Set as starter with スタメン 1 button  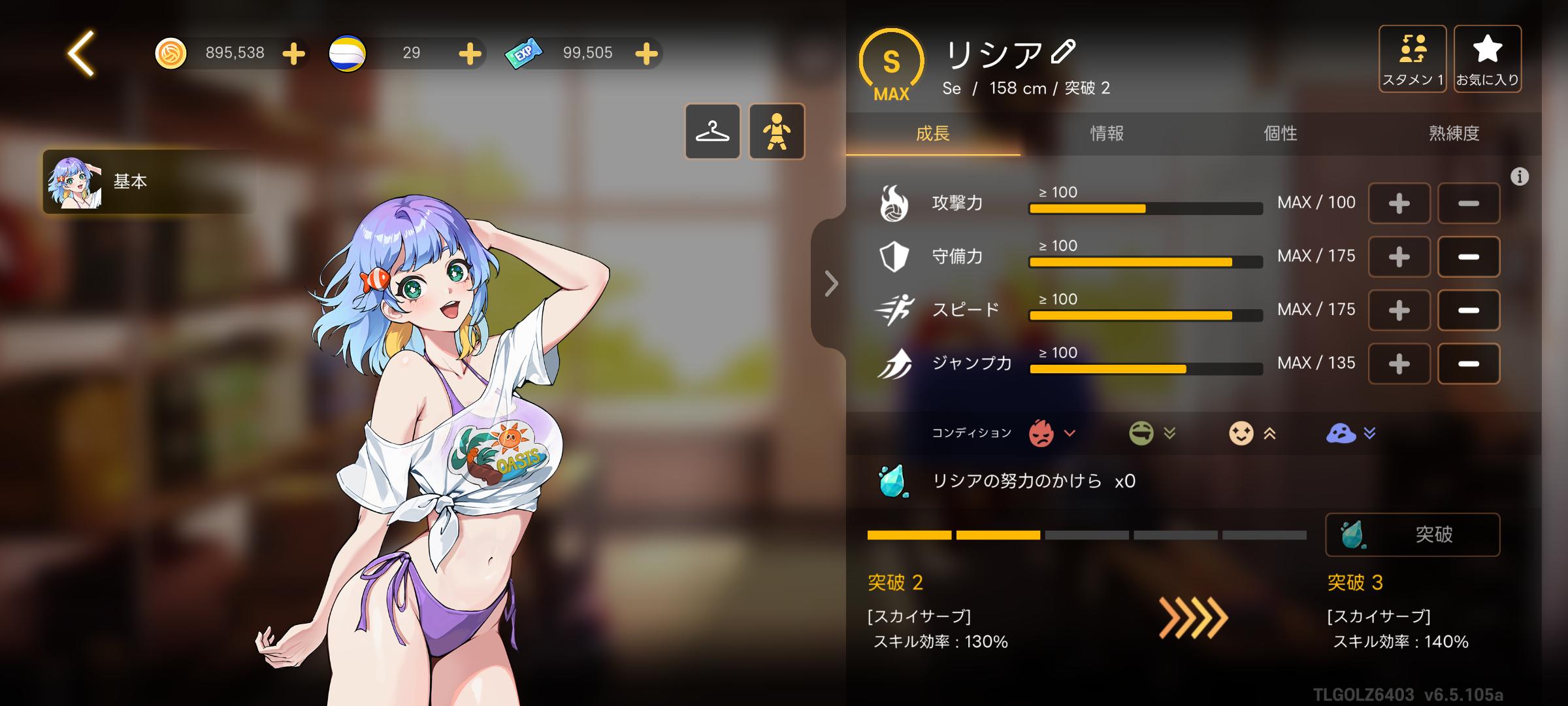[1413, 59]
